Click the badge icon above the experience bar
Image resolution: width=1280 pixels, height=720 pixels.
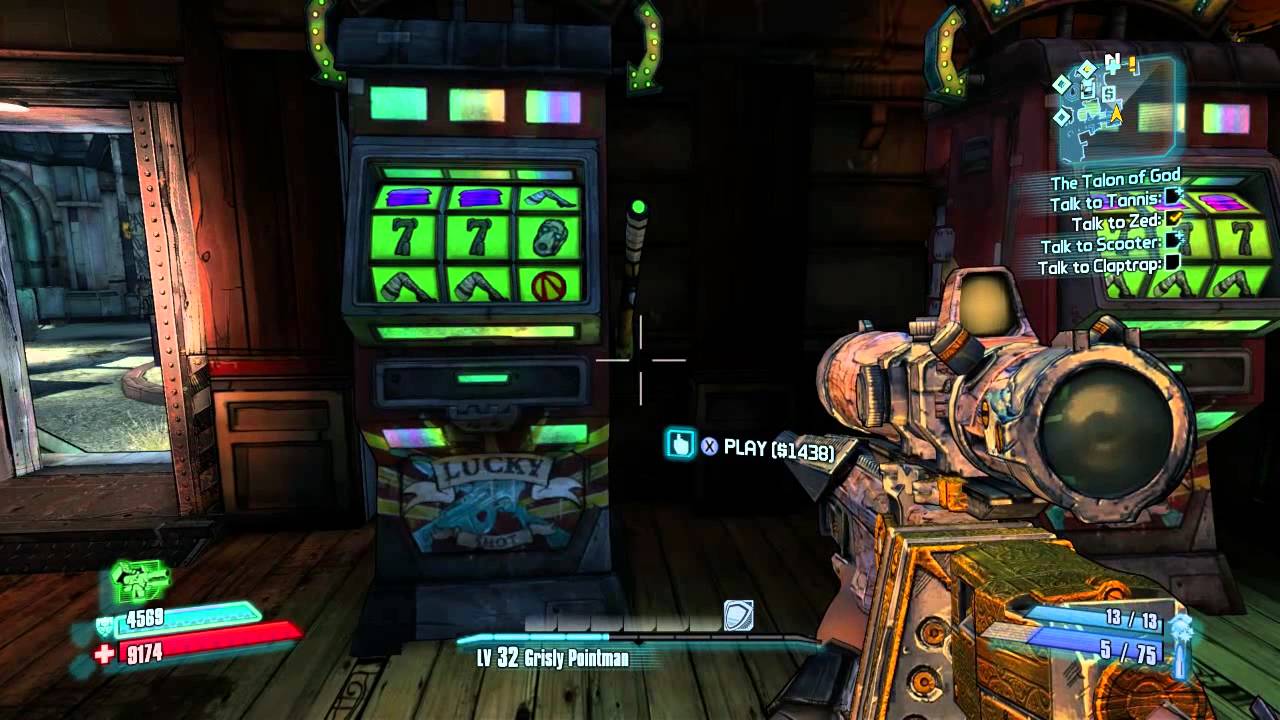(x=738, y=616)
